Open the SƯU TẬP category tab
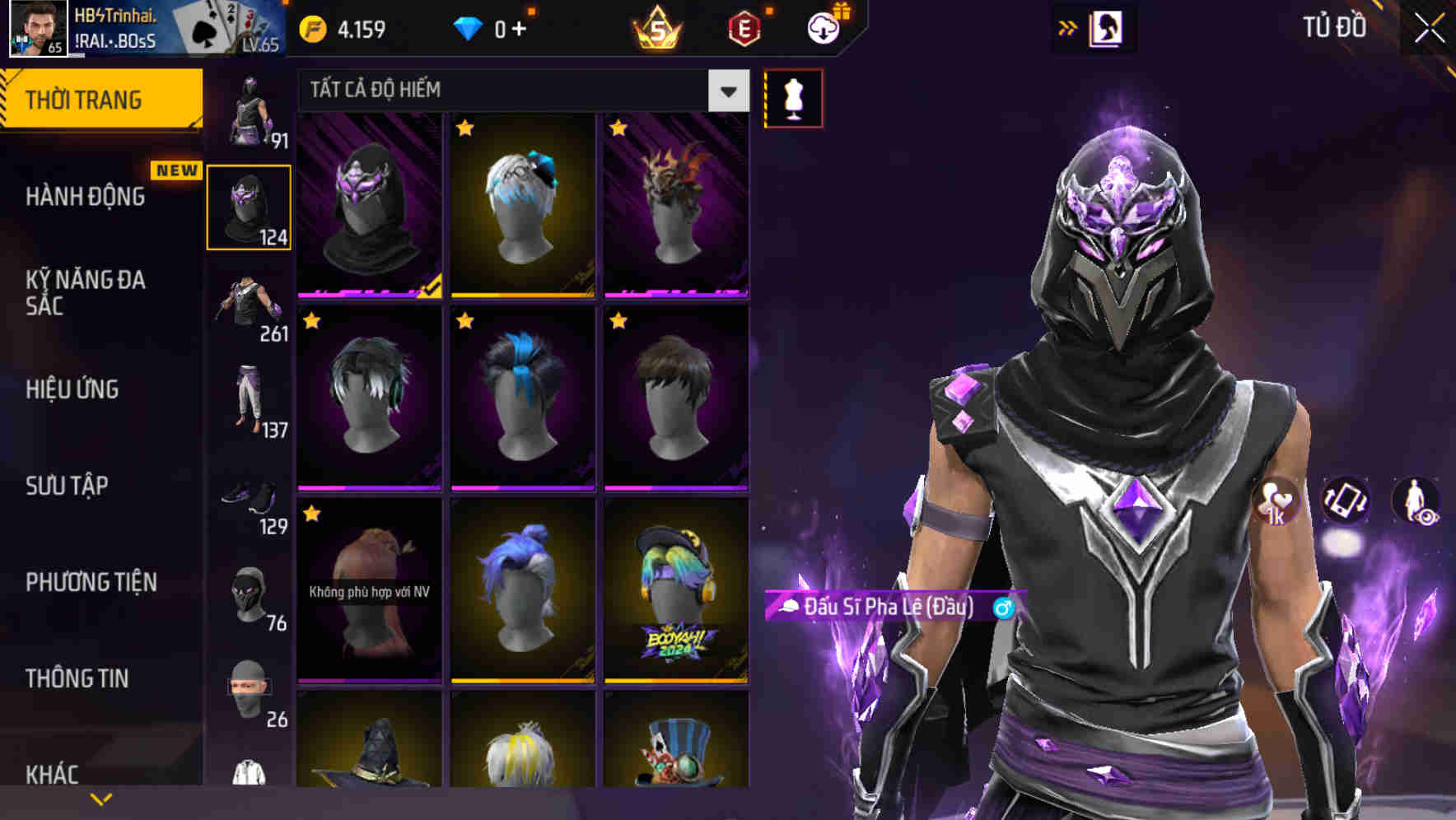 click(68, 487)
